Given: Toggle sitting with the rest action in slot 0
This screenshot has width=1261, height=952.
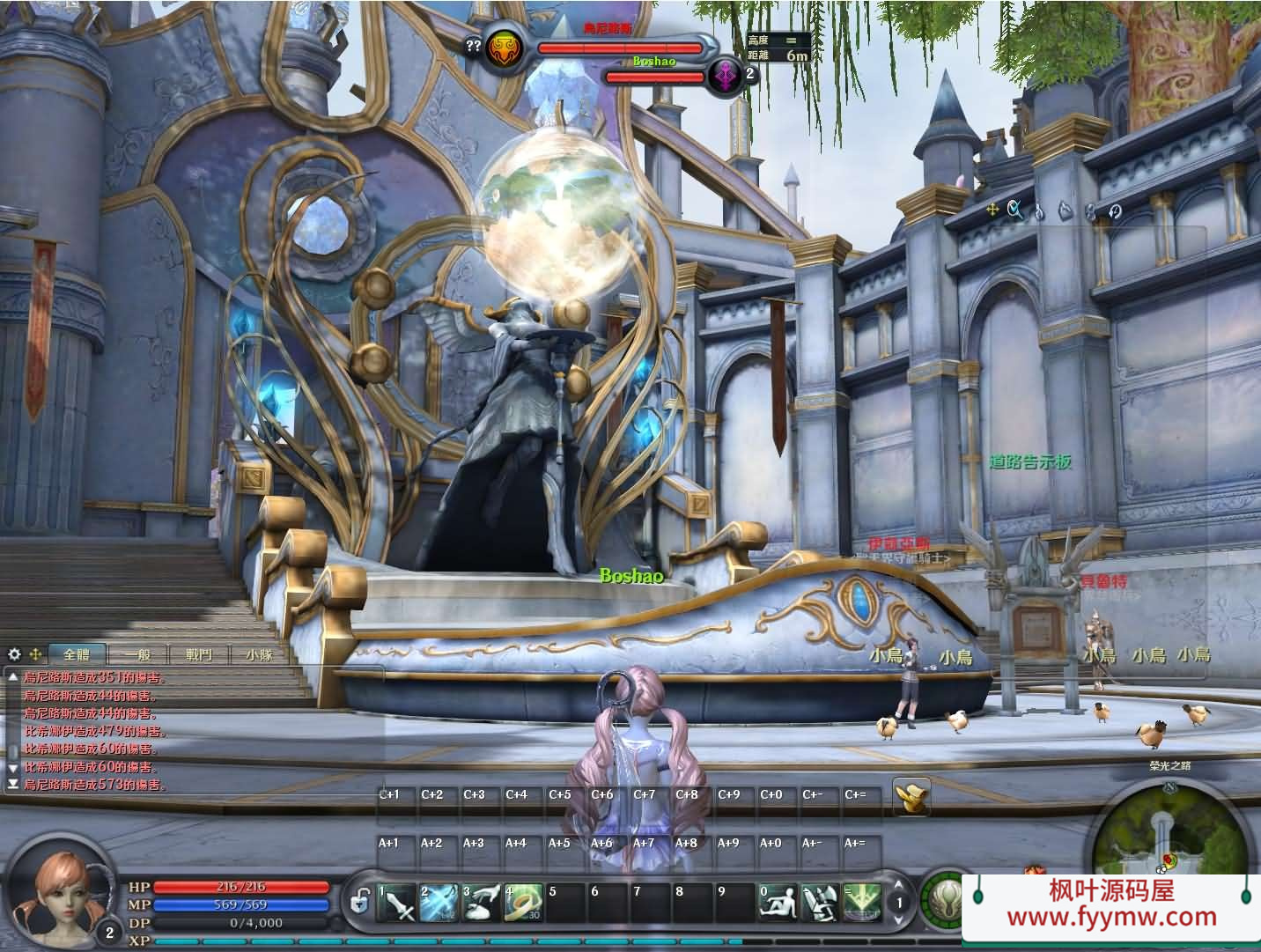Looking at the screenshot, I should [x=778, y=903].
